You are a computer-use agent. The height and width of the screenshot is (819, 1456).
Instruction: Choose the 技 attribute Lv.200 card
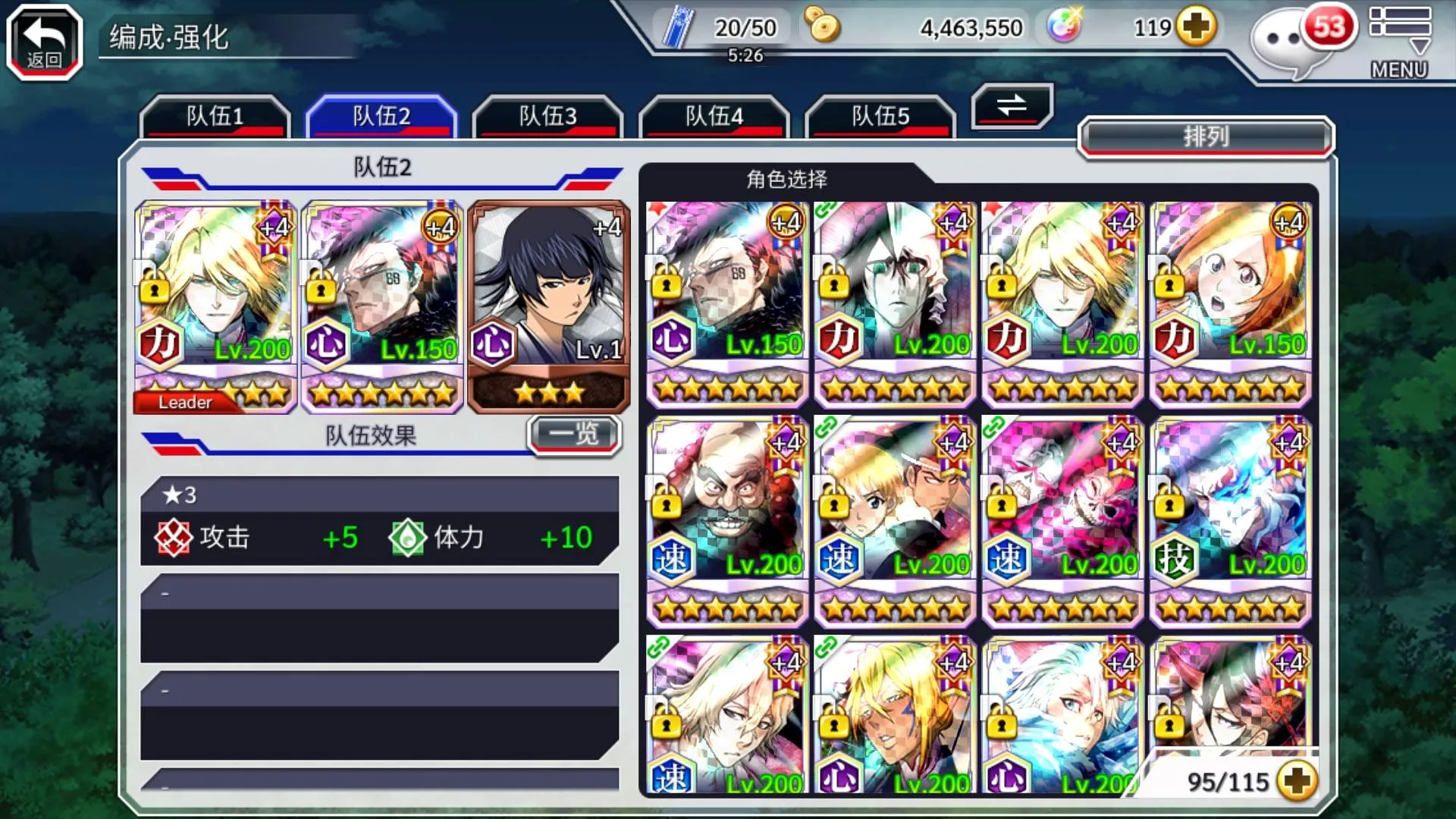pos(1229,522)
